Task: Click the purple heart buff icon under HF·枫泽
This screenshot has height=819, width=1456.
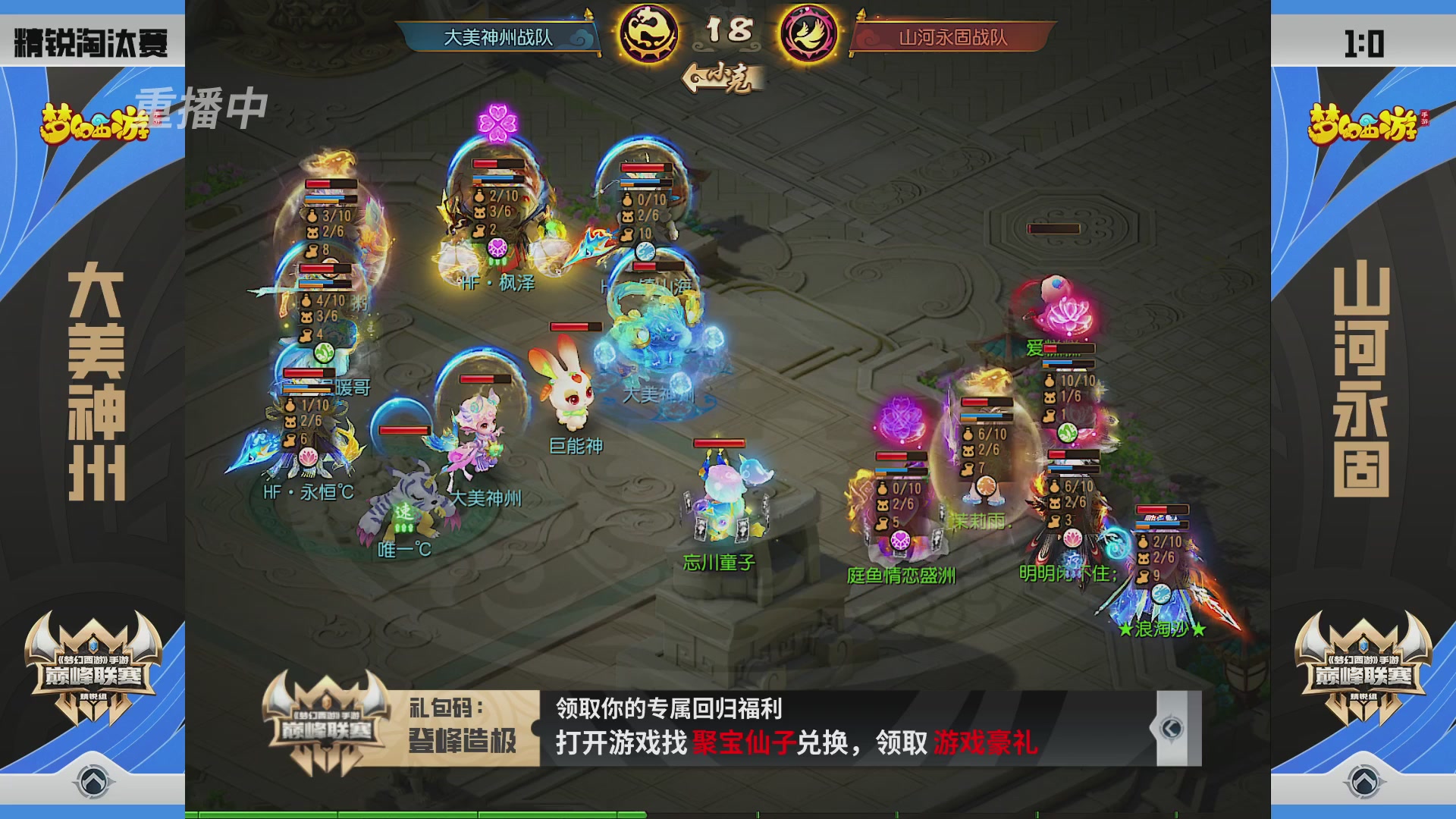Action: point(496,247)
